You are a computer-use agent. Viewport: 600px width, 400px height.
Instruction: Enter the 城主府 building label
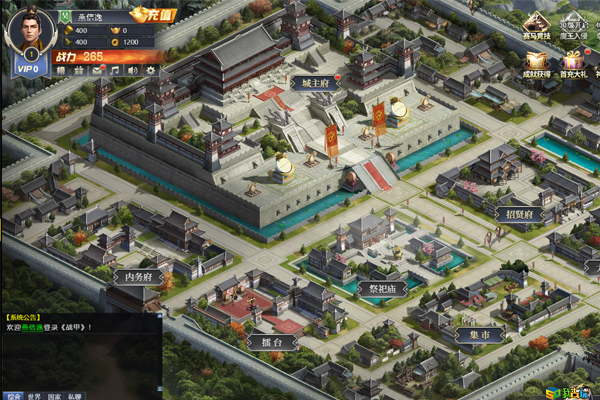click(310, 82)
